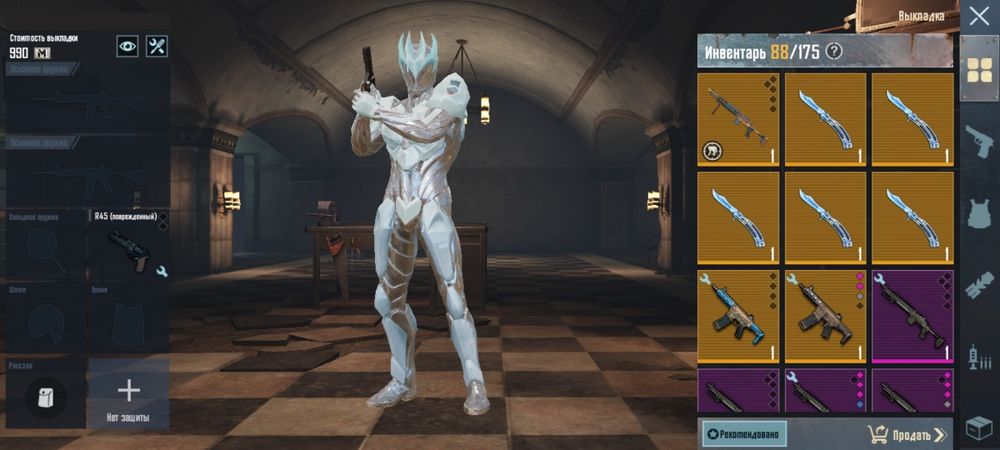Close the loadout screen

pyautogui.click(x=978, y=17)
